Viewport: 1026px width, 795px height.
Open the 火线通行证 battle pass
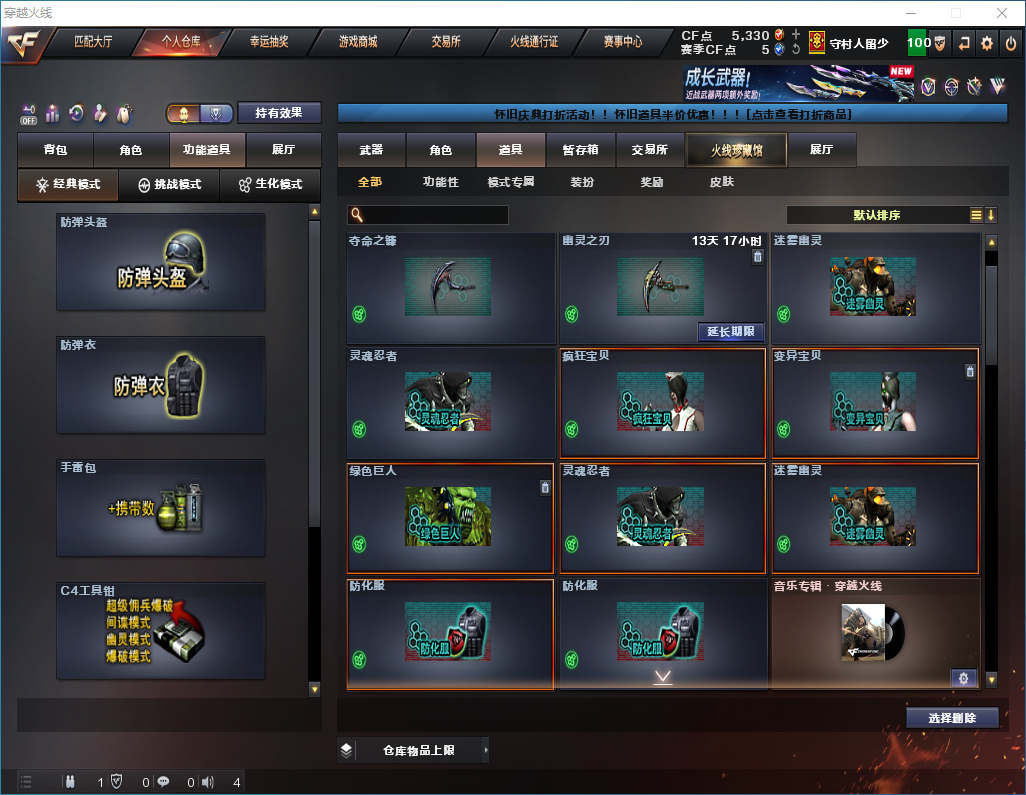(534, 42)
